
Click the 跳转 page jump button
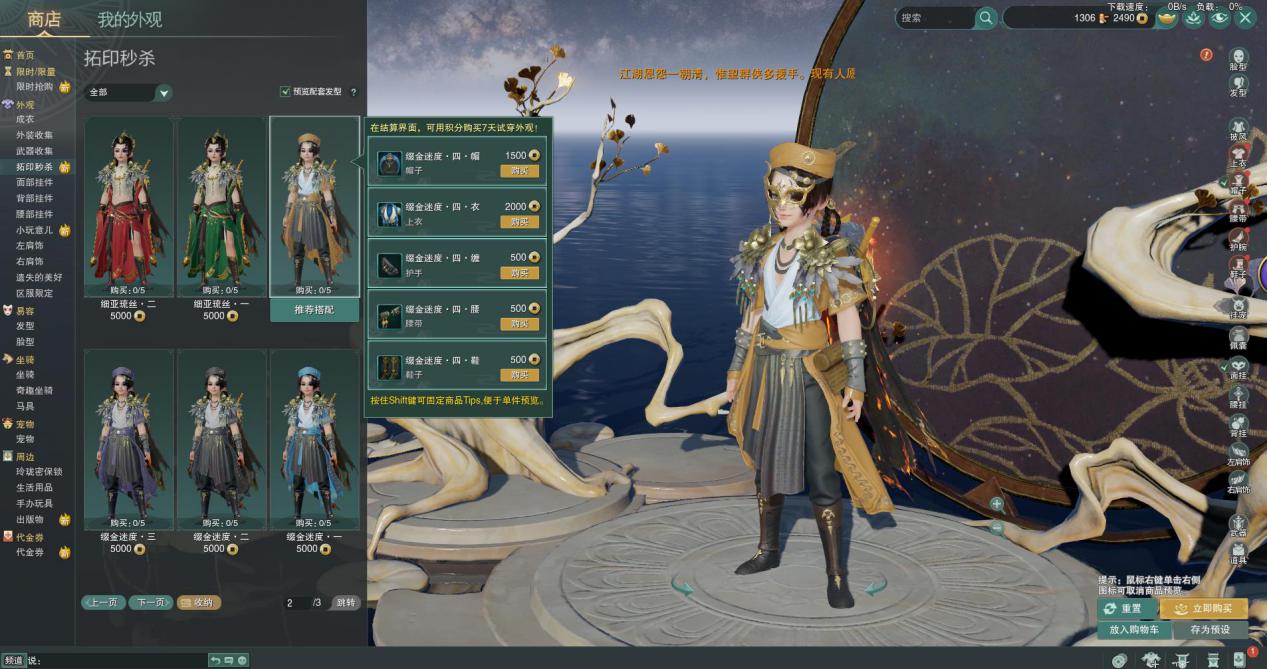pos(345,602)
